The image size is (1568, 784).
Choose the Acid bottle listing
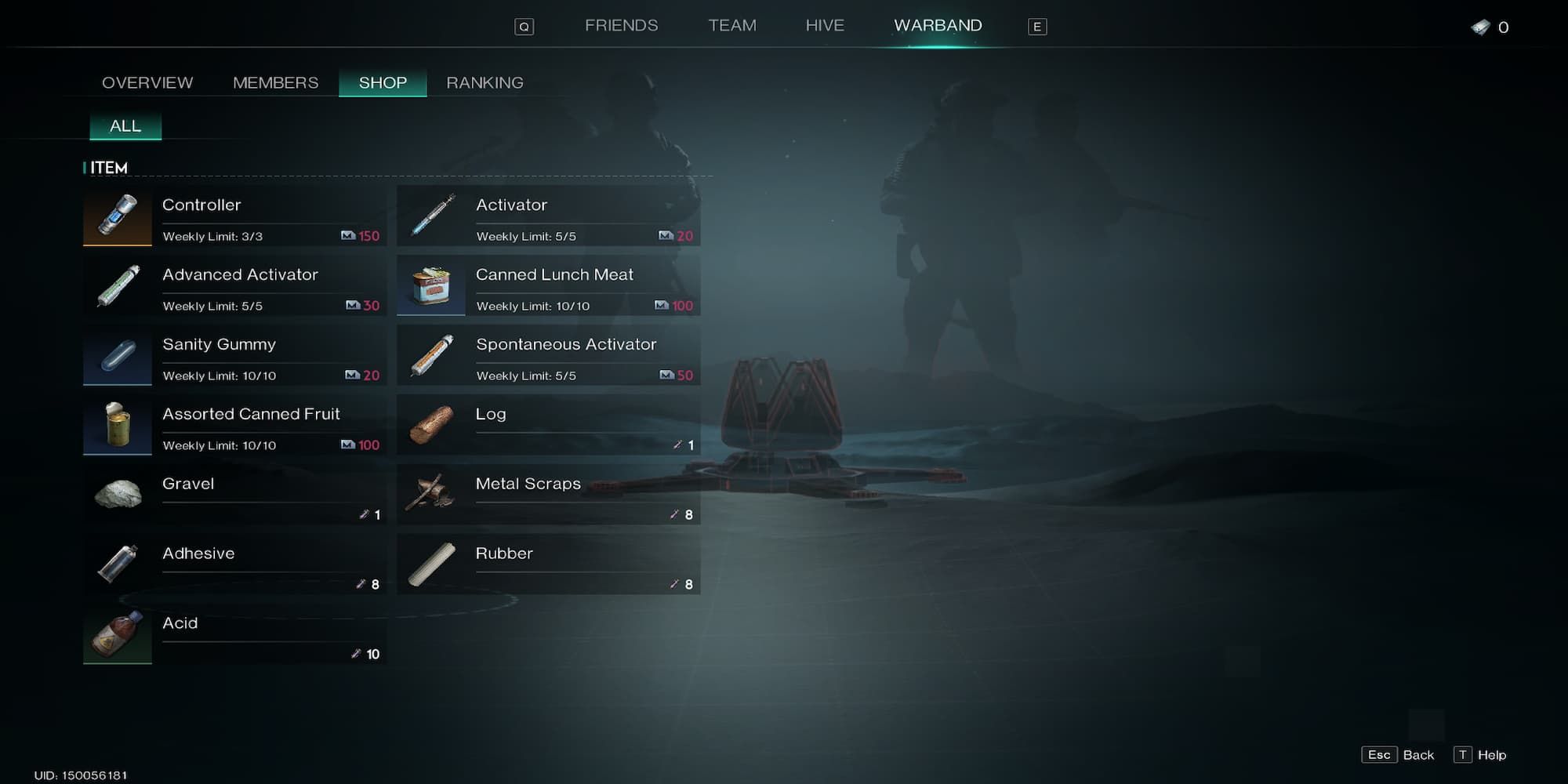point(234,634)
